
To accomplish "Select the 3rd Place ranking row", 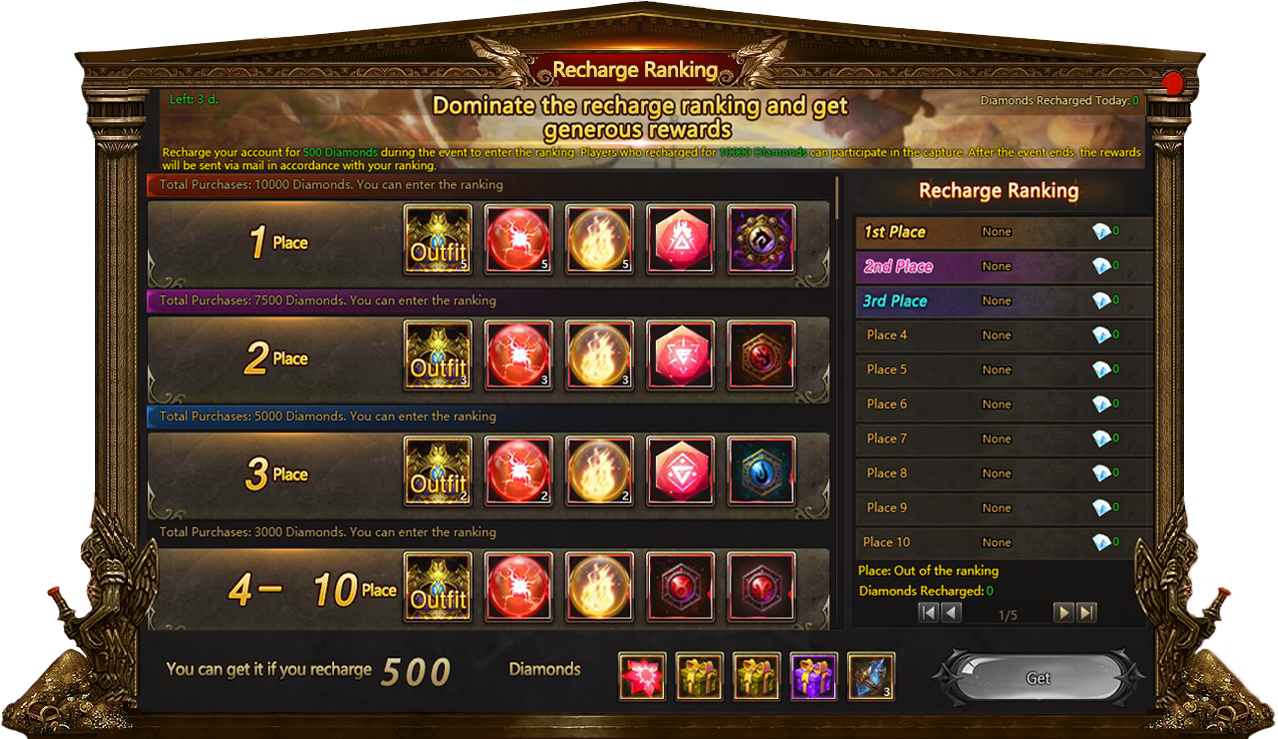I will click(1003, 301).
